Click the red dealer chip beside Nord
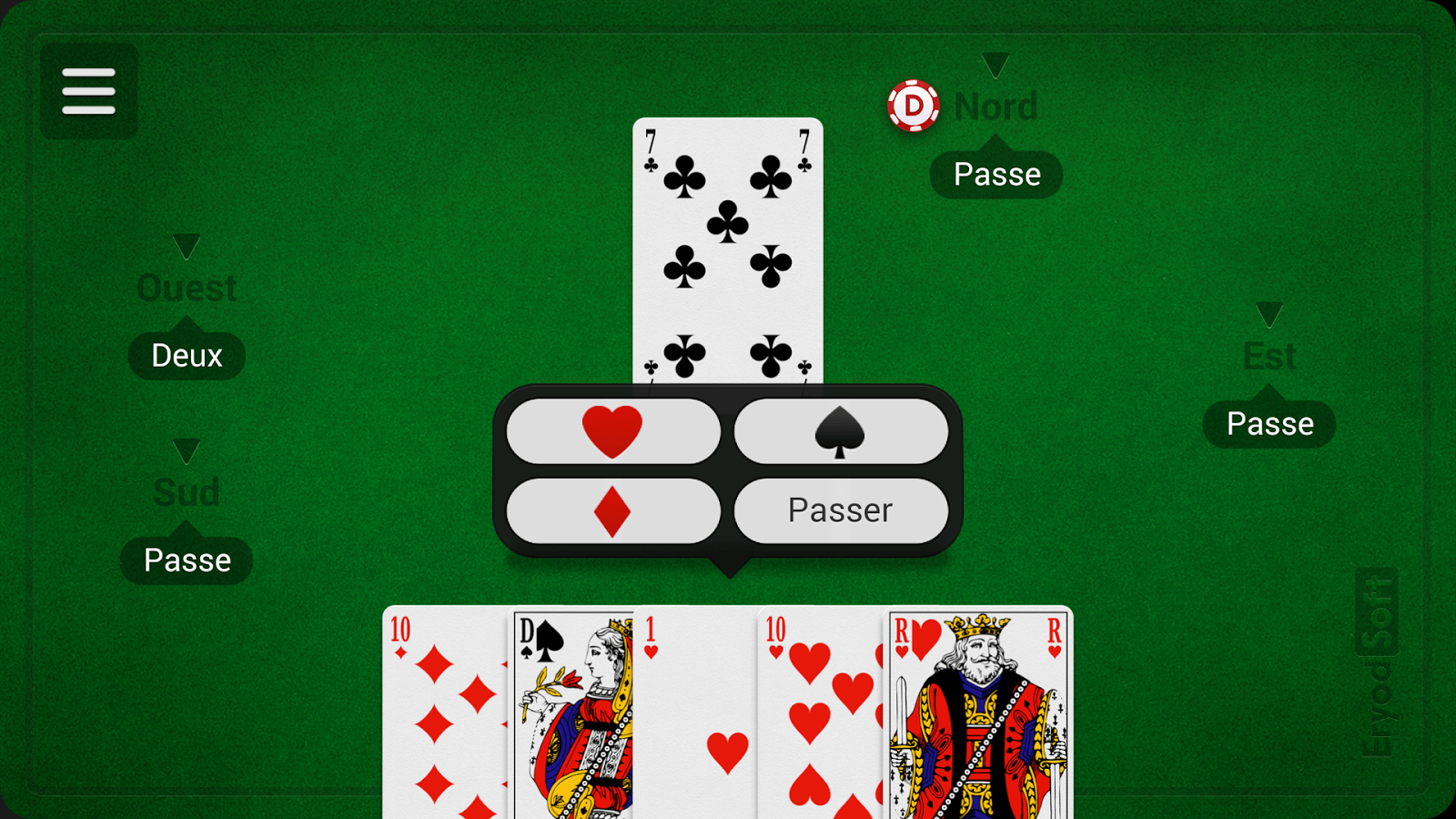The height and width of the screenshot is (819, 1456). [915, 106]
